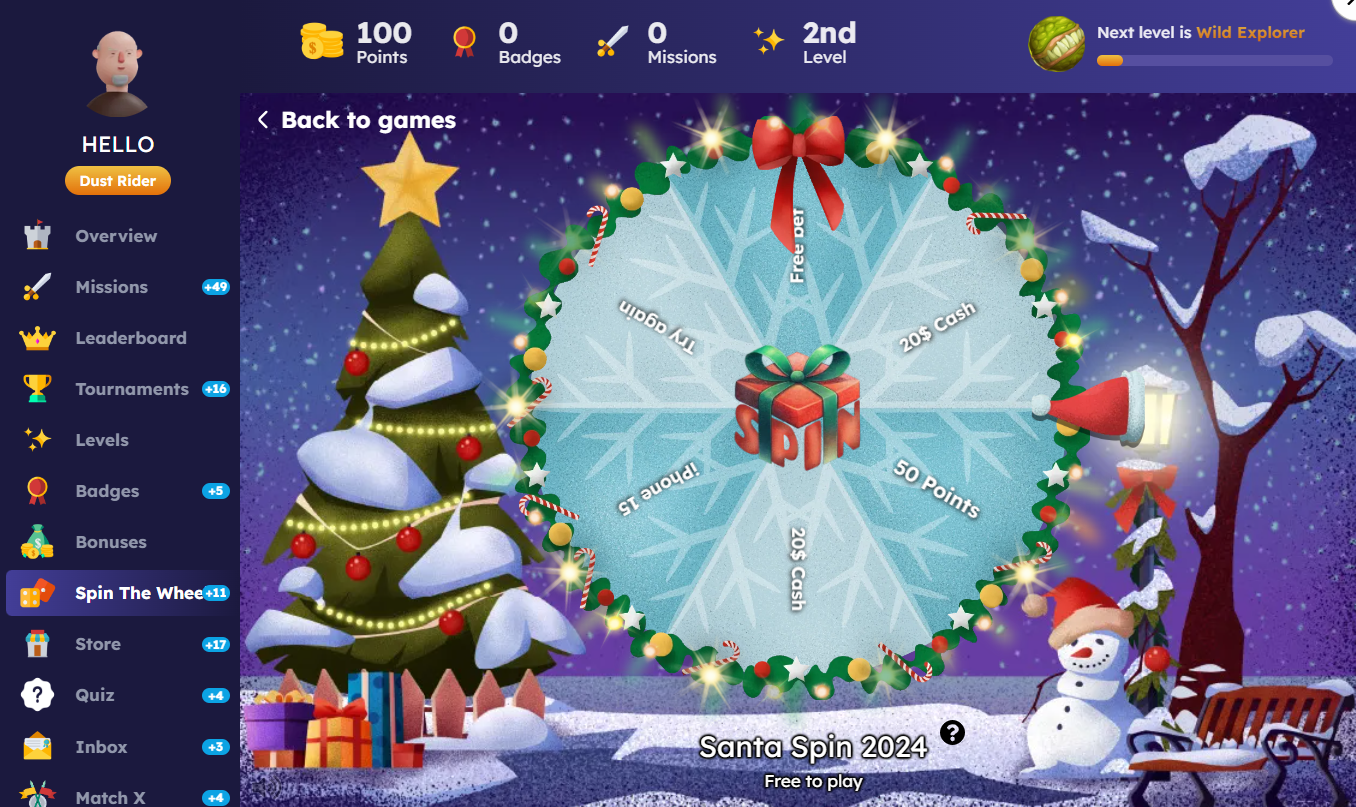Go back to games
Viewport: 1356px width, 807px height.
pos(357,121)
